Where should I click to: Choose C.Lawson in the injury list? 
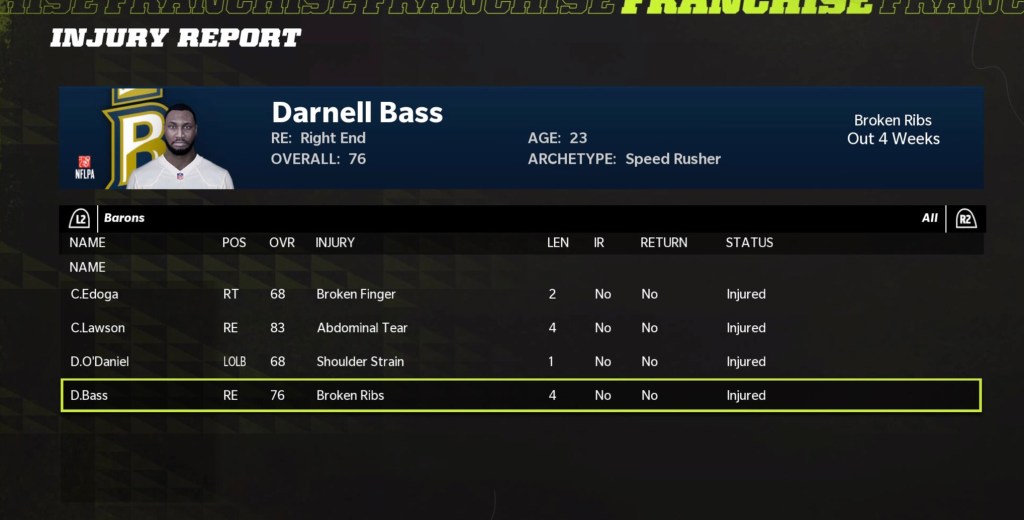click(520, 328)
